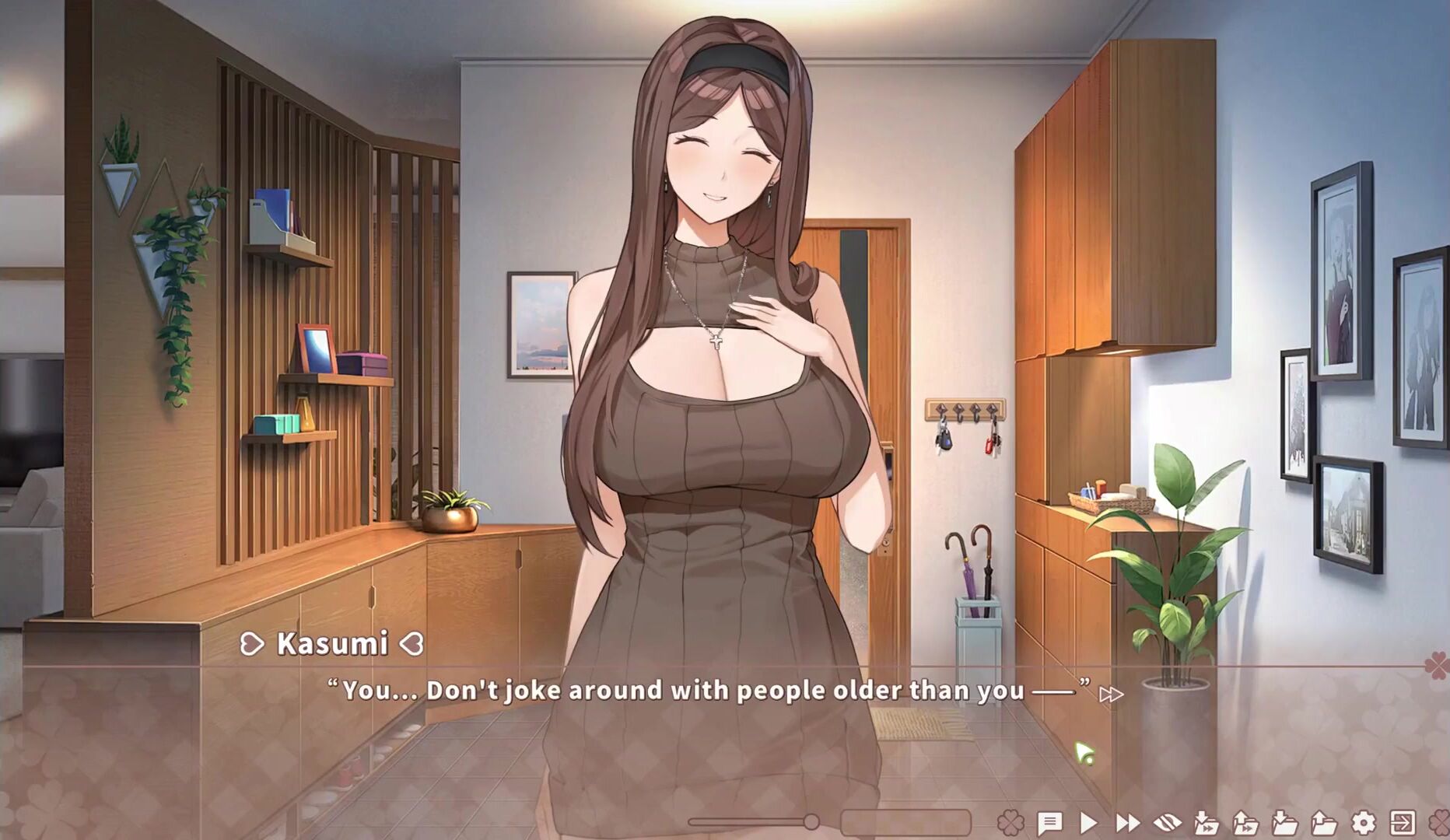The image size is (1450, 840).
Task: Quick save using the folder with down arrow and fast-forward mark
Action: pos(1206,822)
